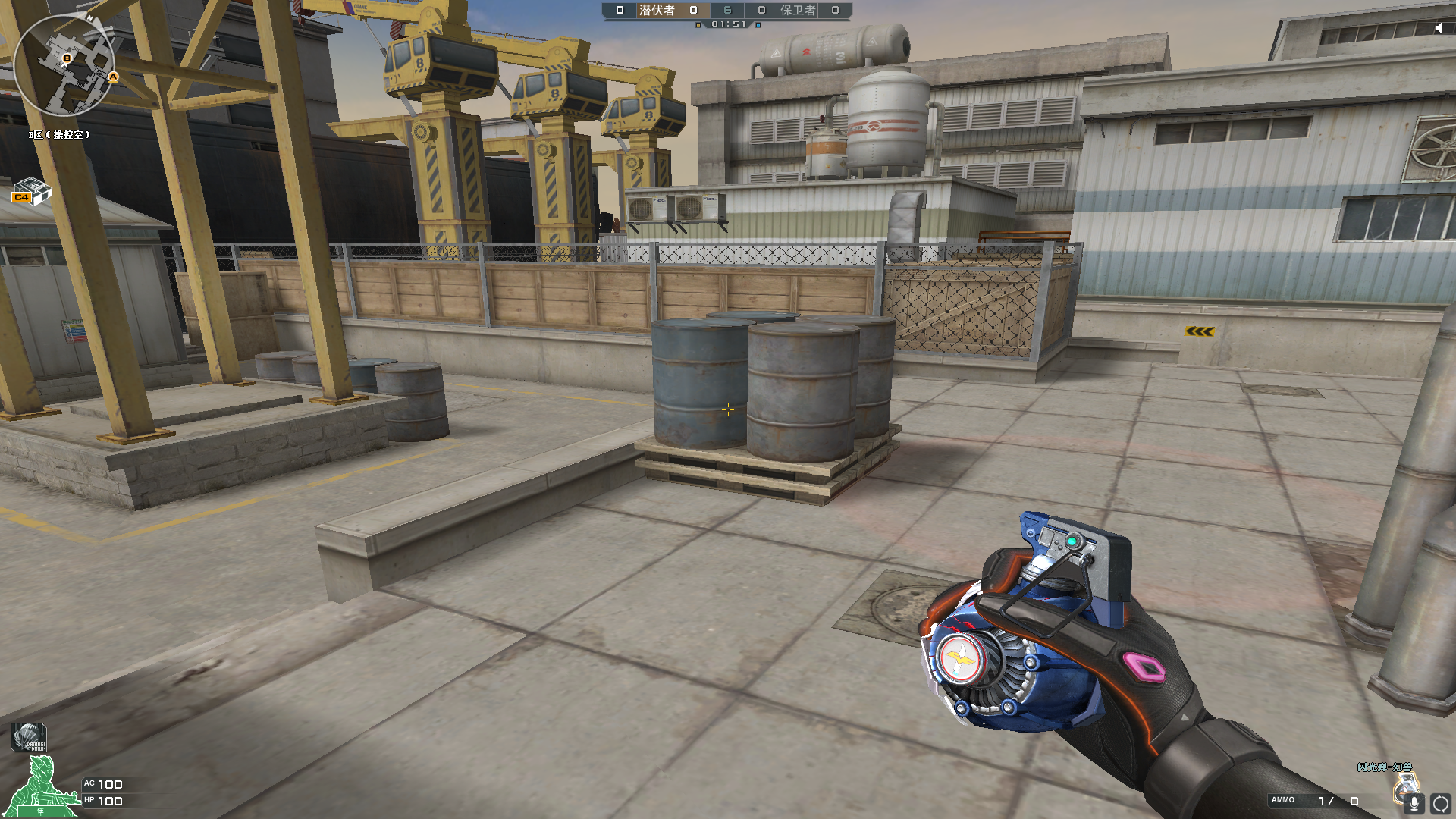Image resolution: width=1456 pixels, height=819 pixels.
Task: Click the circular arrows refresh button
Action: pos(1440,803)
